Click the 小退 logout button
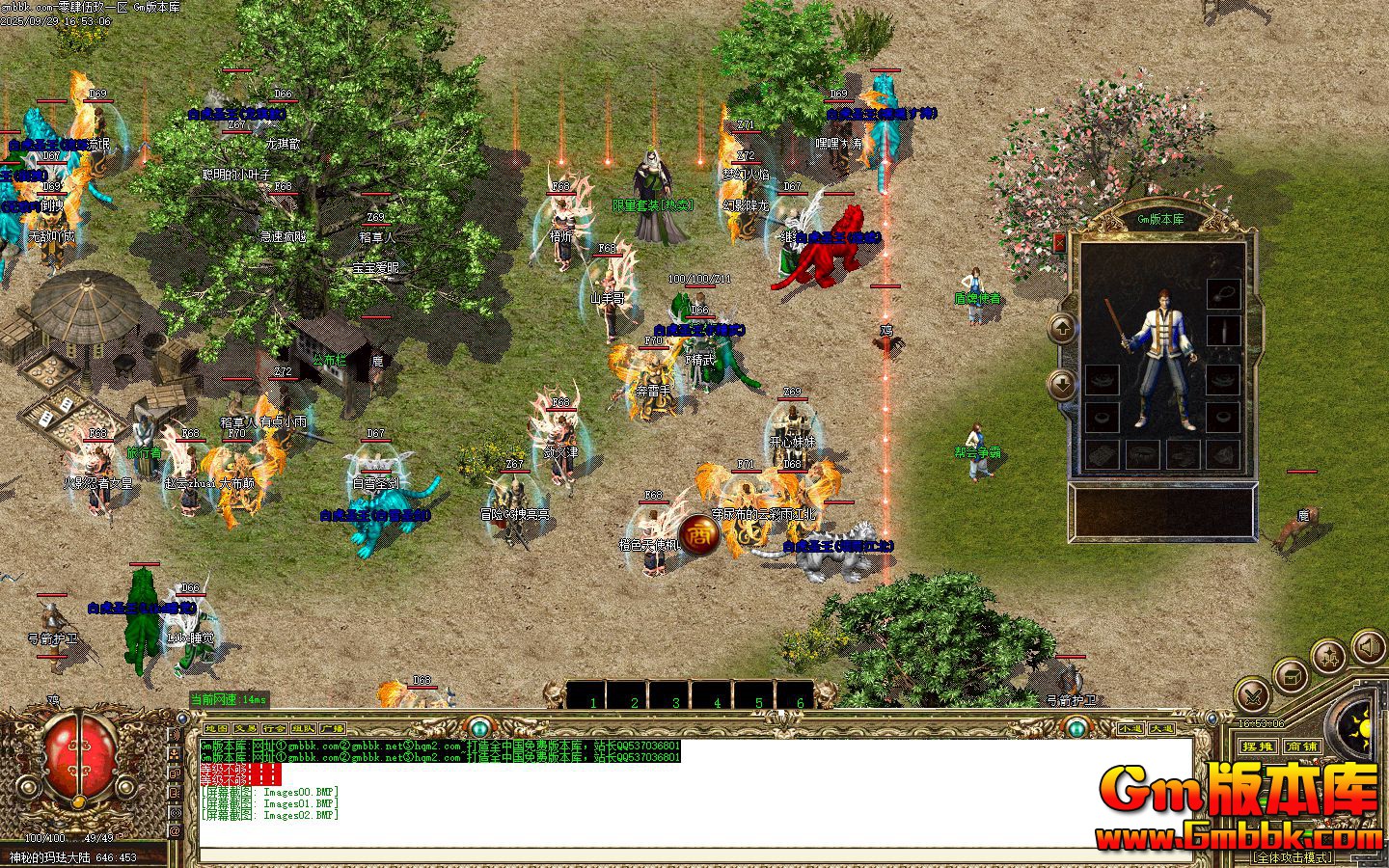This screenshot has height=868, width=1389. click(1130, 729)
